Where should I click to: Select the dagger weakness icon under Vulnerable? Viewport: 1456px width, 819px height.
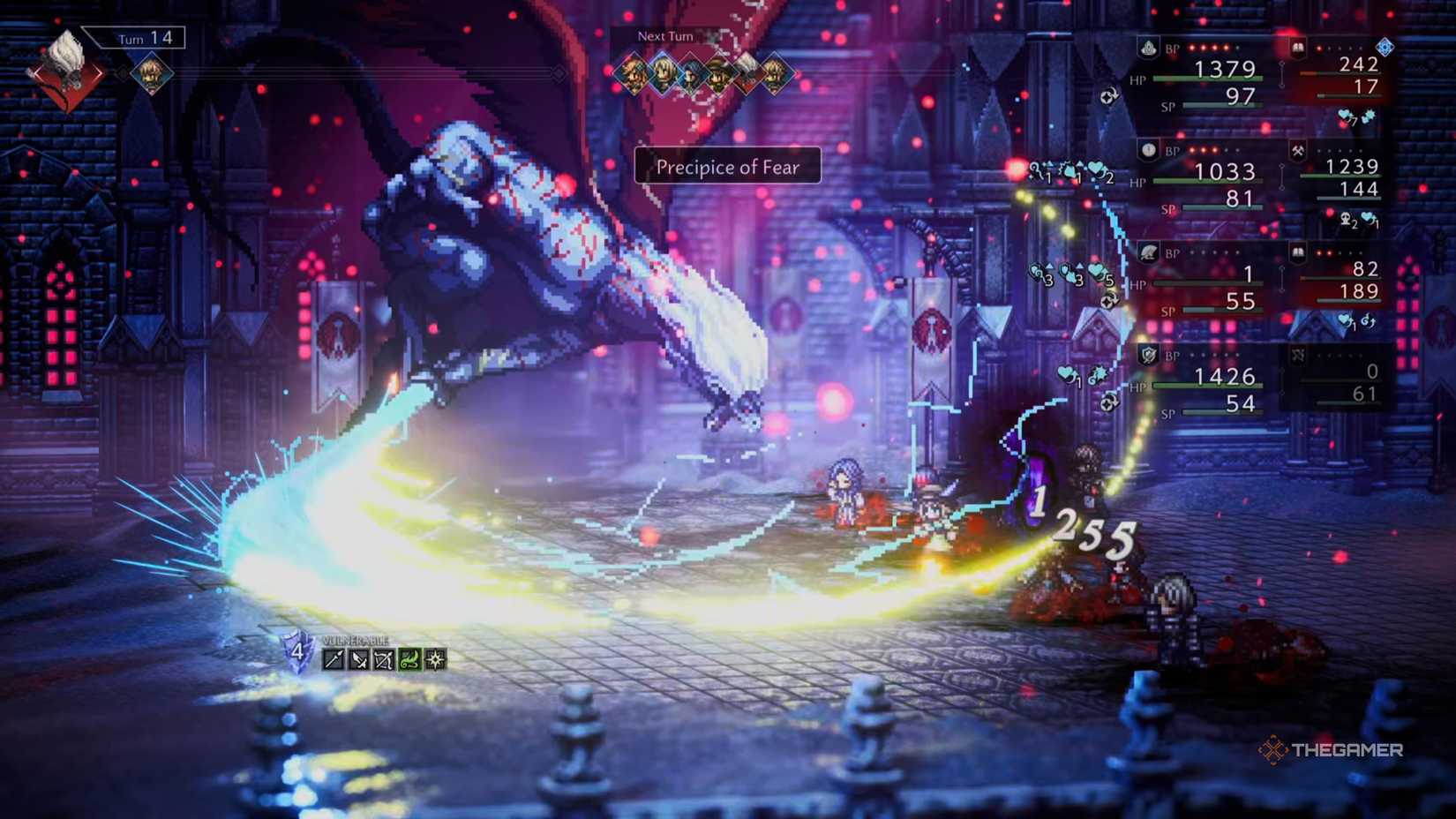click(x=358, y=660)
